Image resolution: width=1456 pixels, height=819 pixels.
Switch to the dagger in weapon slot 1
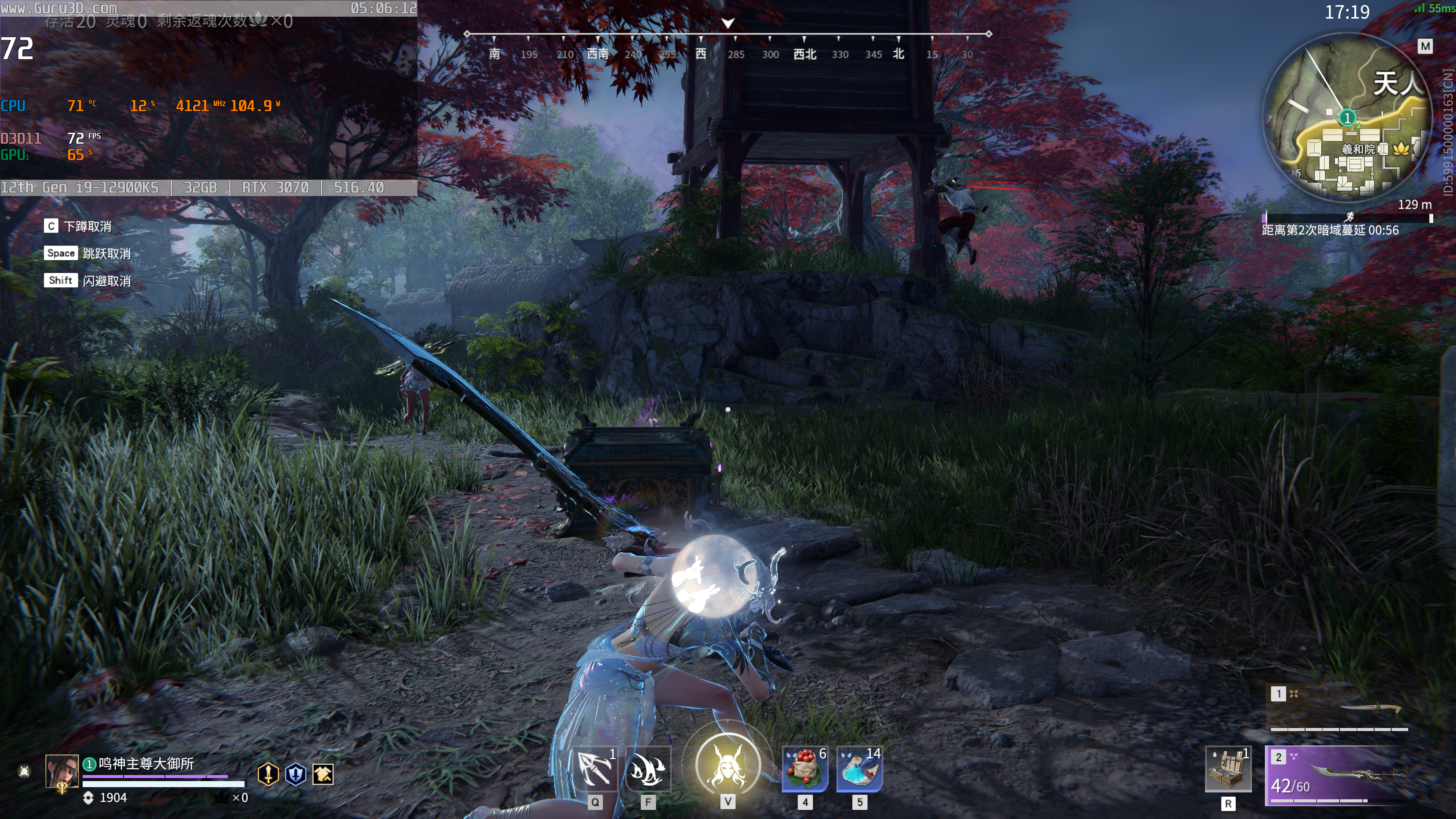pos(1337,709)
